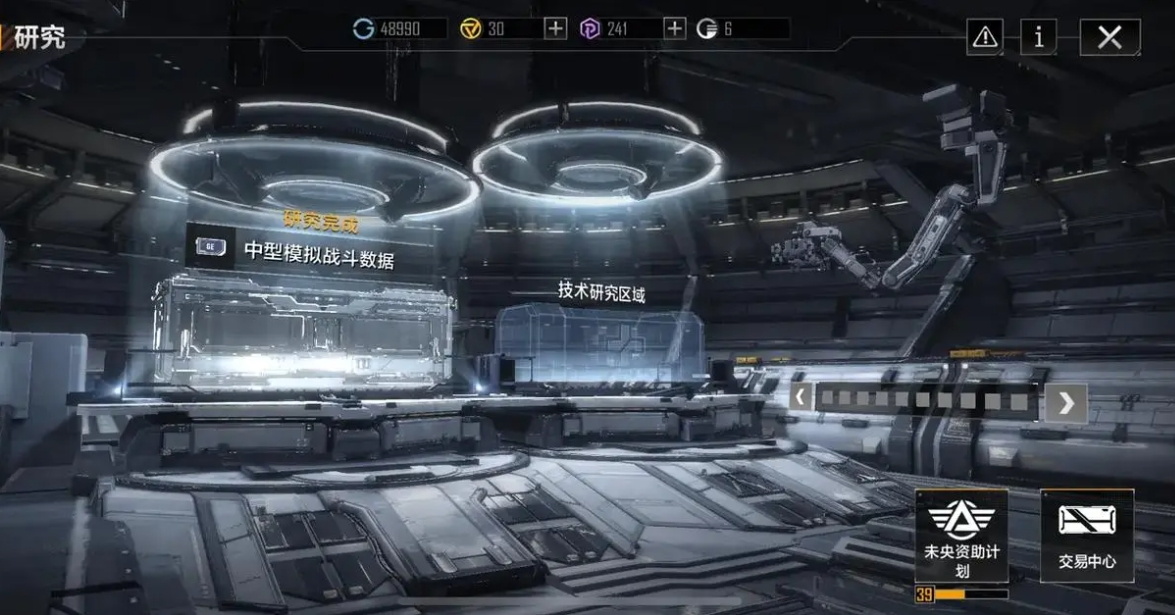This screenshot has width=1175, height=615.
Task: Go to the next page with right arrow
Action: 1066,402
